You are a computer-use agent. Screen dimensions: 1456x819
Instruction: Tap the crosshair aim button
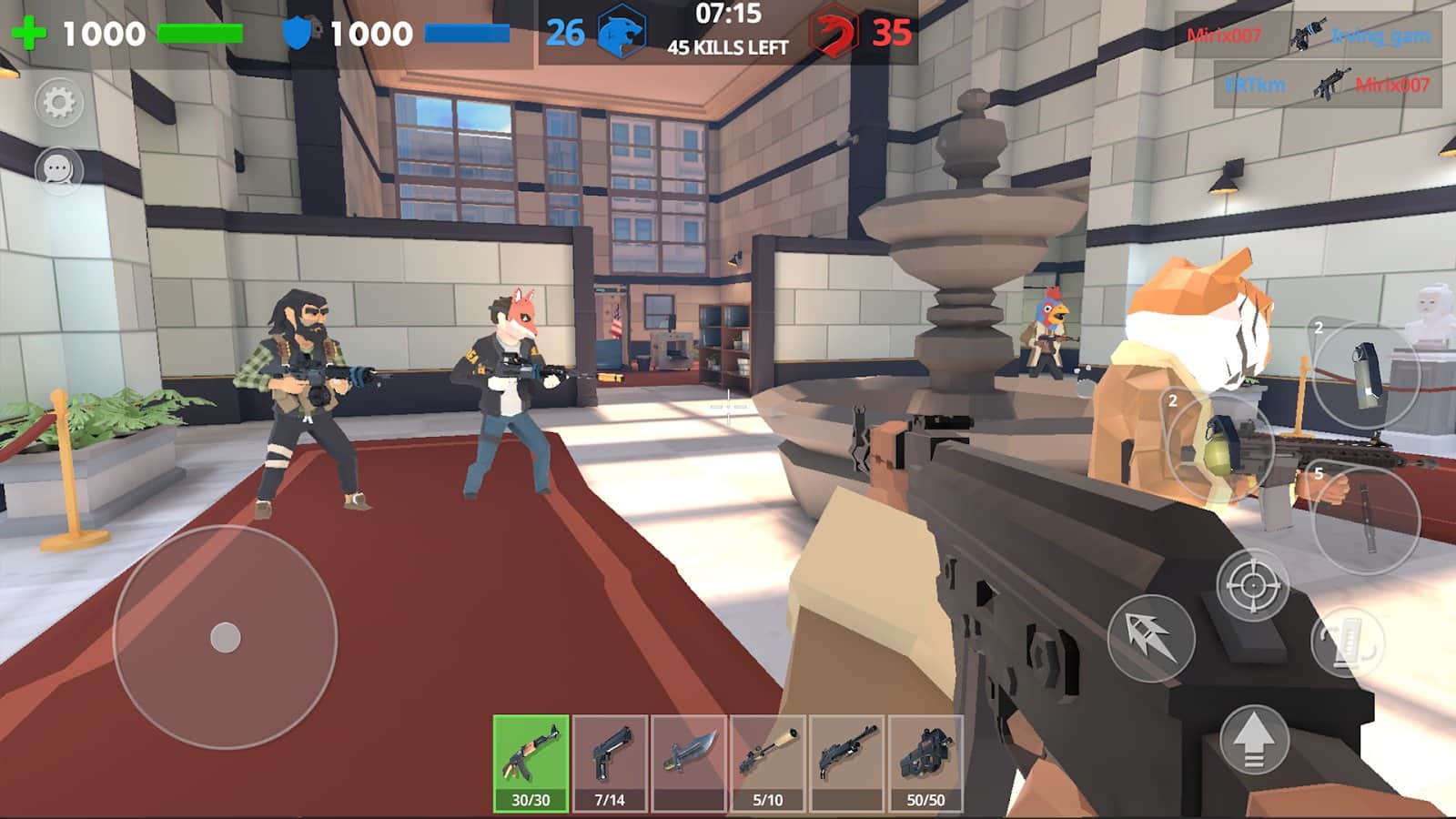pos(1253,585)
